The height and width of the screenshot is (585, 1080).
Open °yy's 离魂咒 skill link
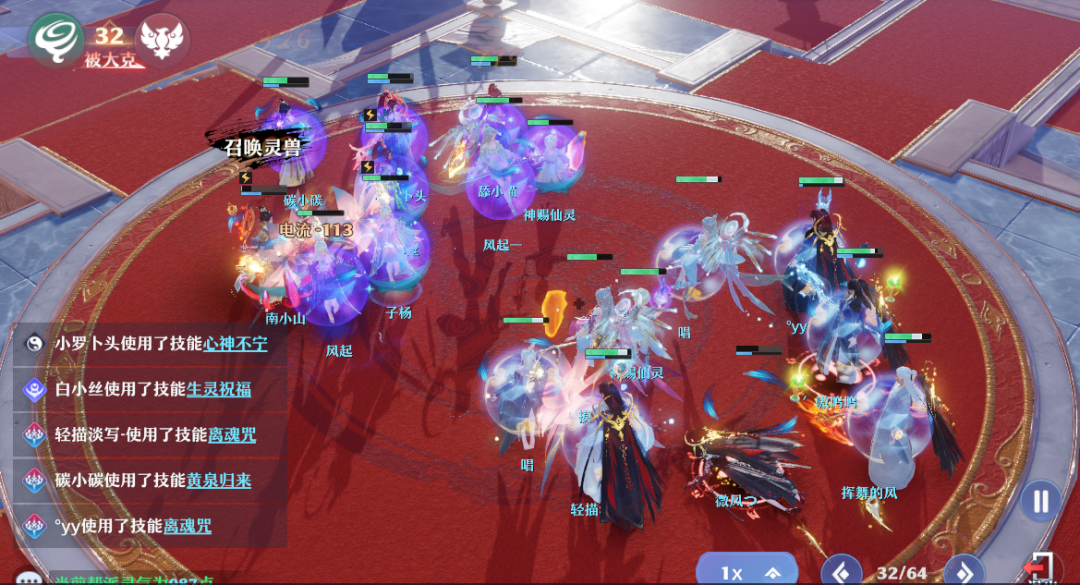187,525
